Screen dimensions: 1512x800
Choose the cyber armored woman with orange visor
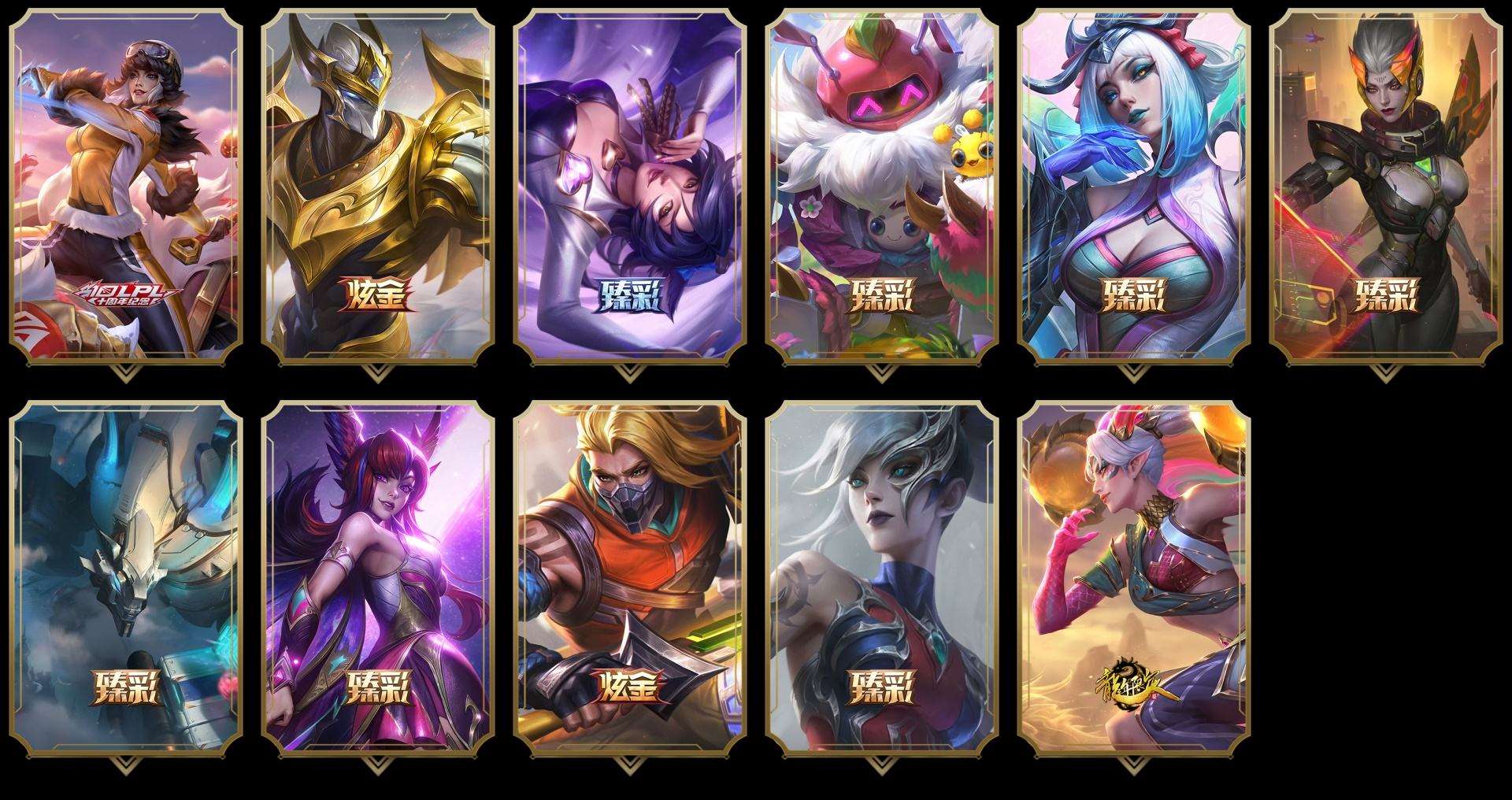click(x=1386, y=185)
